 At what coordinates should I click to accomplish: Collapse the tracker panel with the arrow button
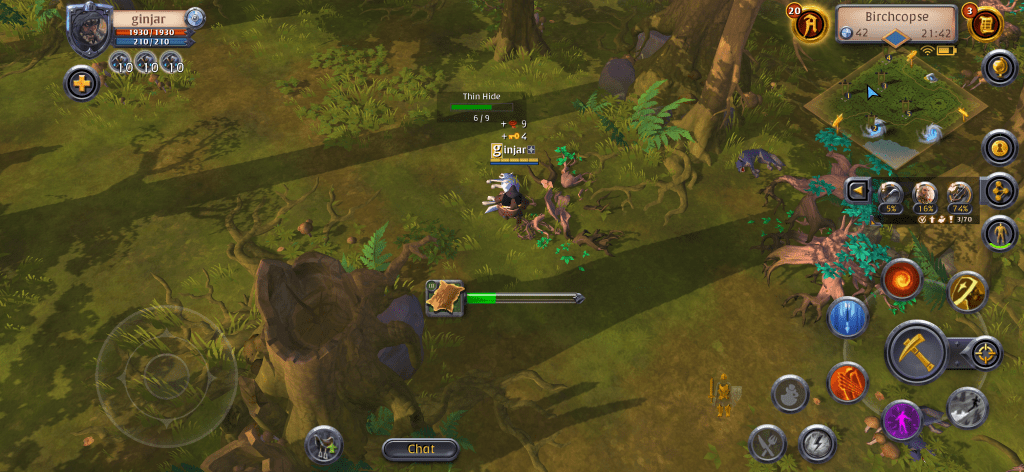tap(856, 190)
